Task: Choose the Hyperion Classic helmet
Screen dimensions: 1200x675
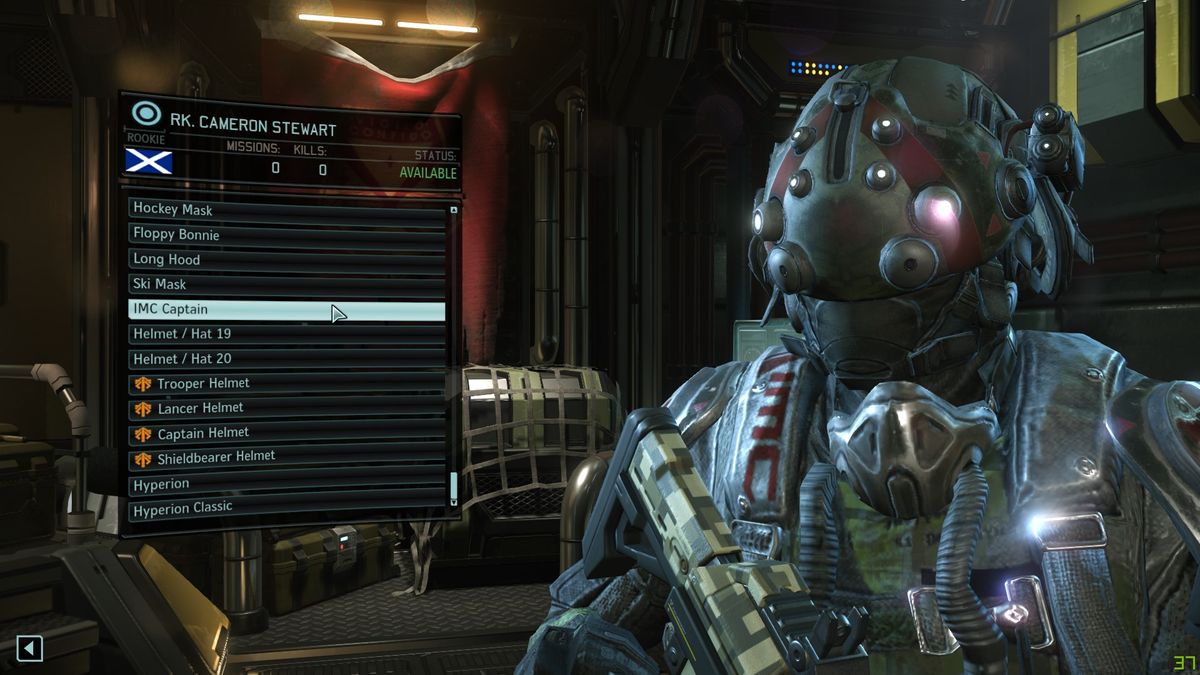Action: pyautogui.click(x=287, y=508)
